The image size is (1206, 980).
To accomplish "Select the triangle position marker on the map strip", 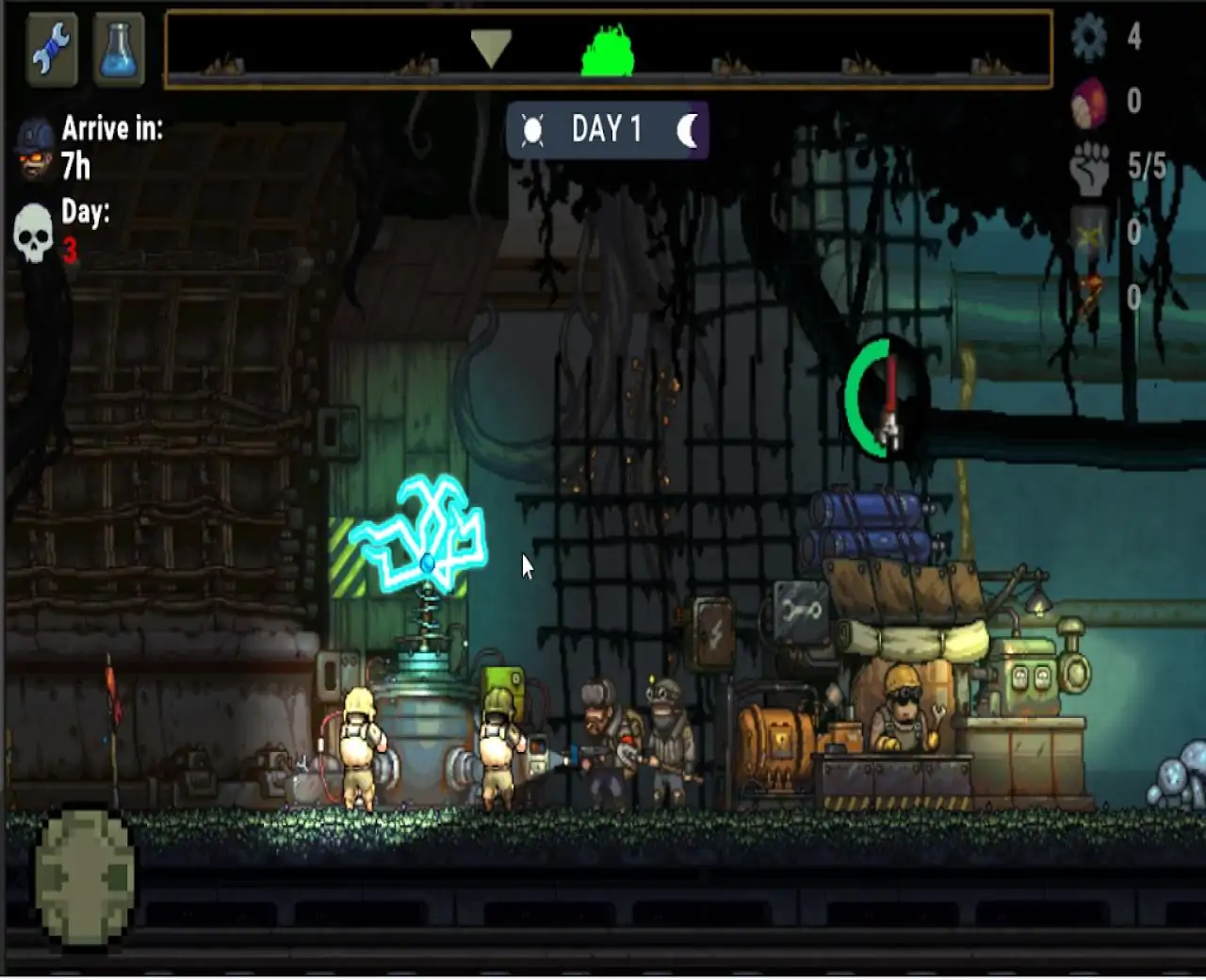I will click(491, 47).
